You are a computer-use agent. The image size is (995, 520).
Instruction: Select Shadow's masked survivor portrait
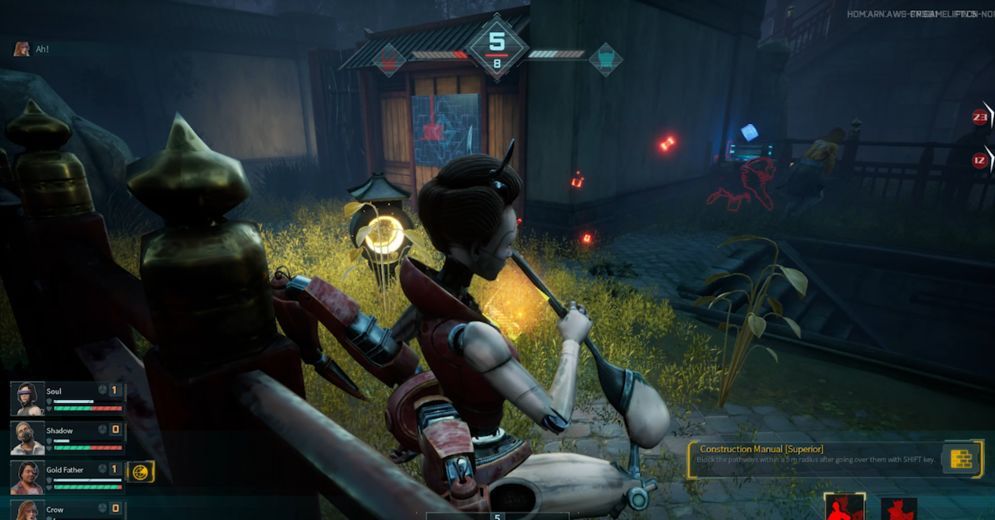(27, 437)
